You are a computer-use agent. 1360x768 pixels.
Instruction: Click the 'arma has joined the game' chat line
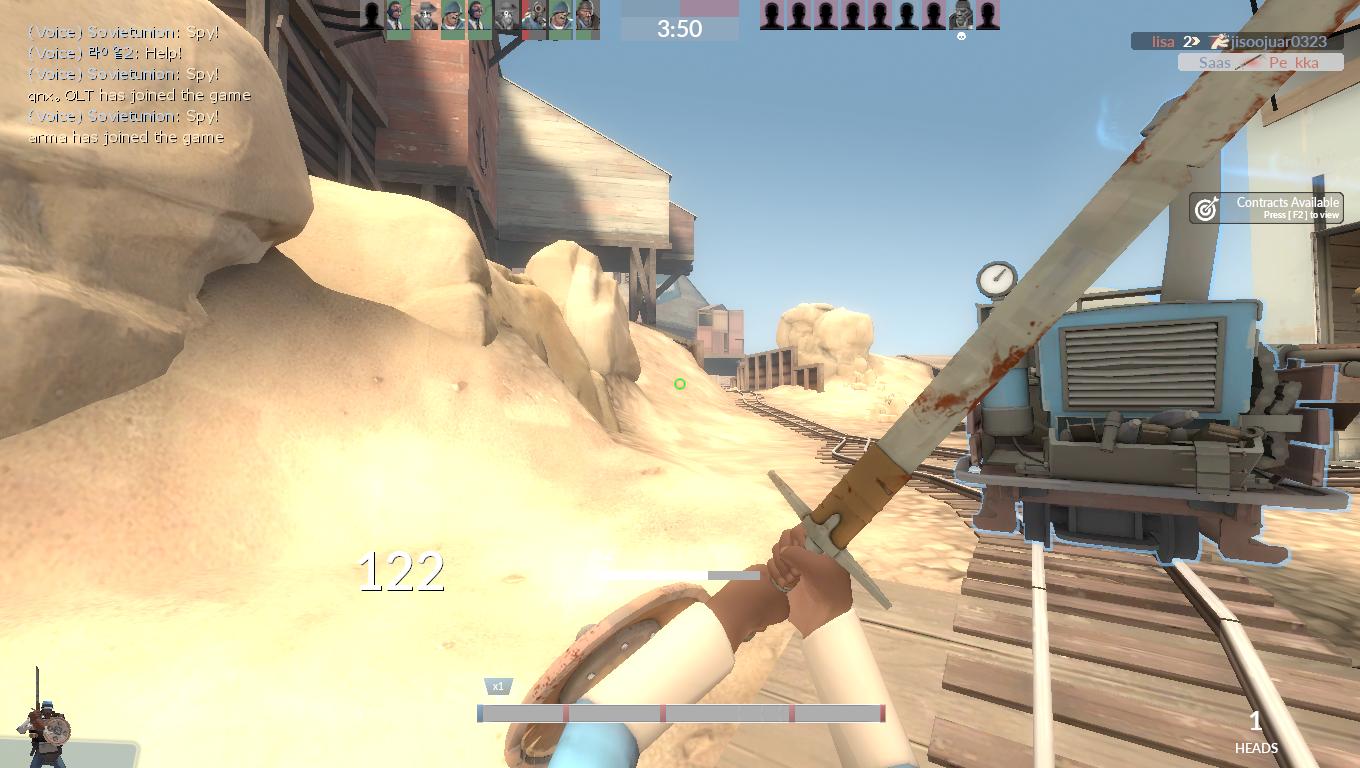126,137
